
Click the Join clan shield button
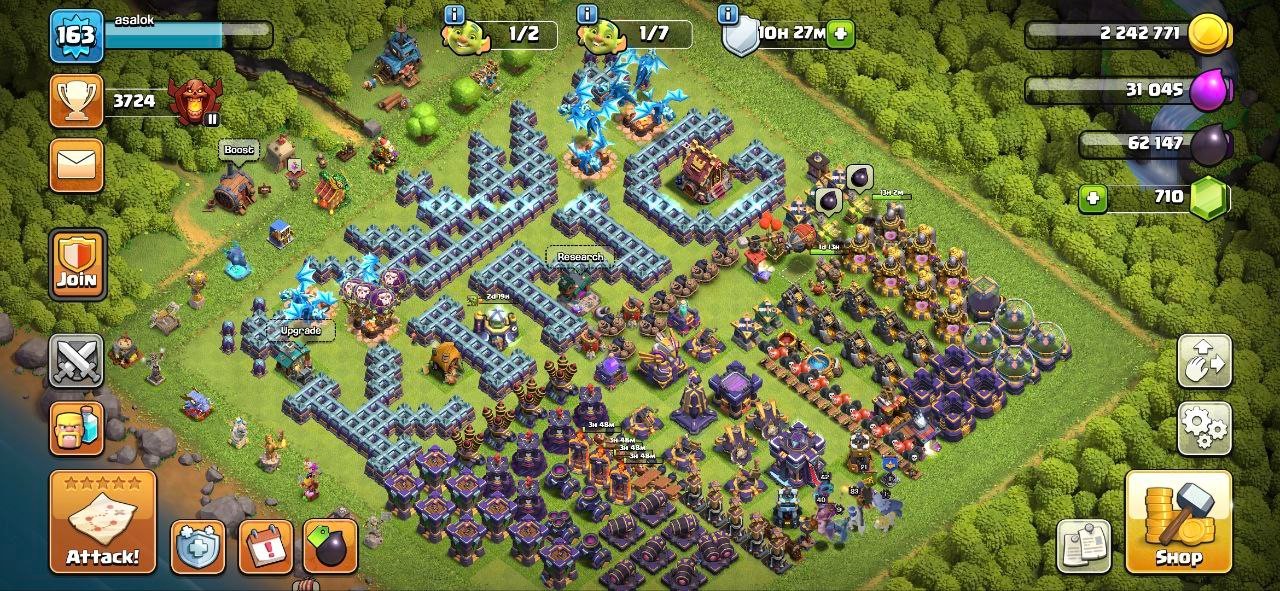[76, 264]
